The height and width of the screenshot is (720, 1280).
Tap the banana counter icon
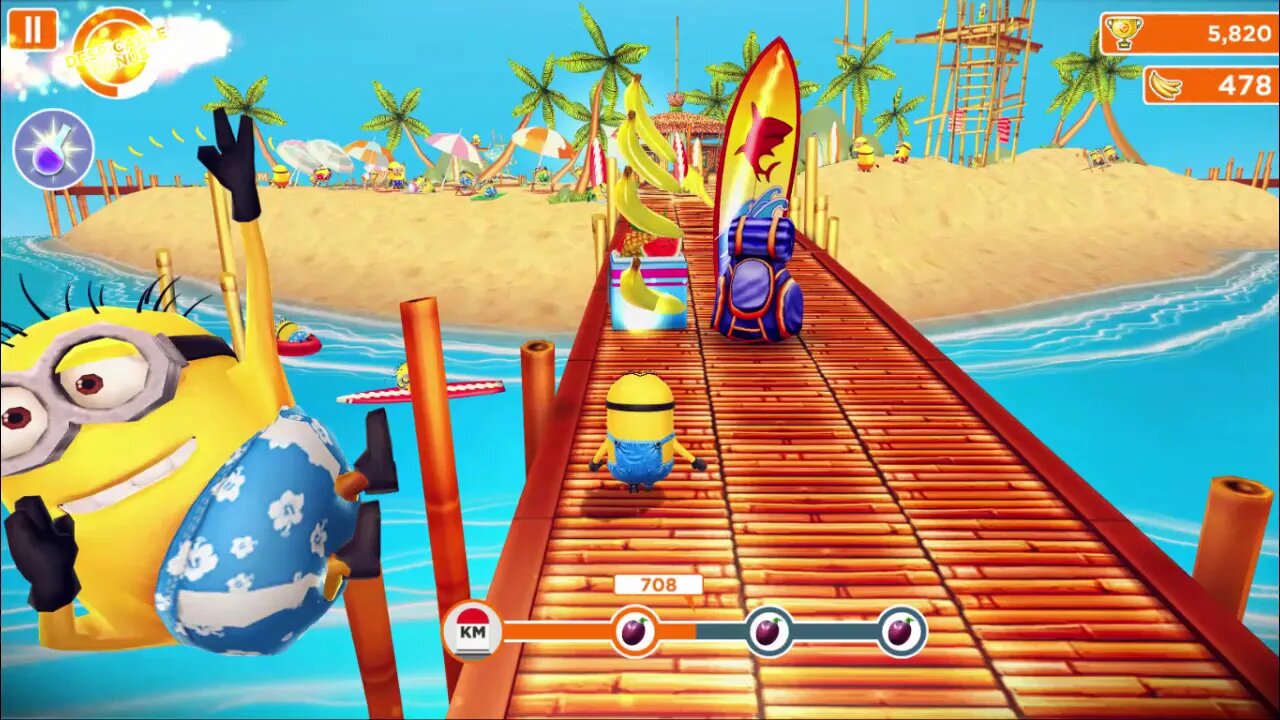coord(1163,86)
